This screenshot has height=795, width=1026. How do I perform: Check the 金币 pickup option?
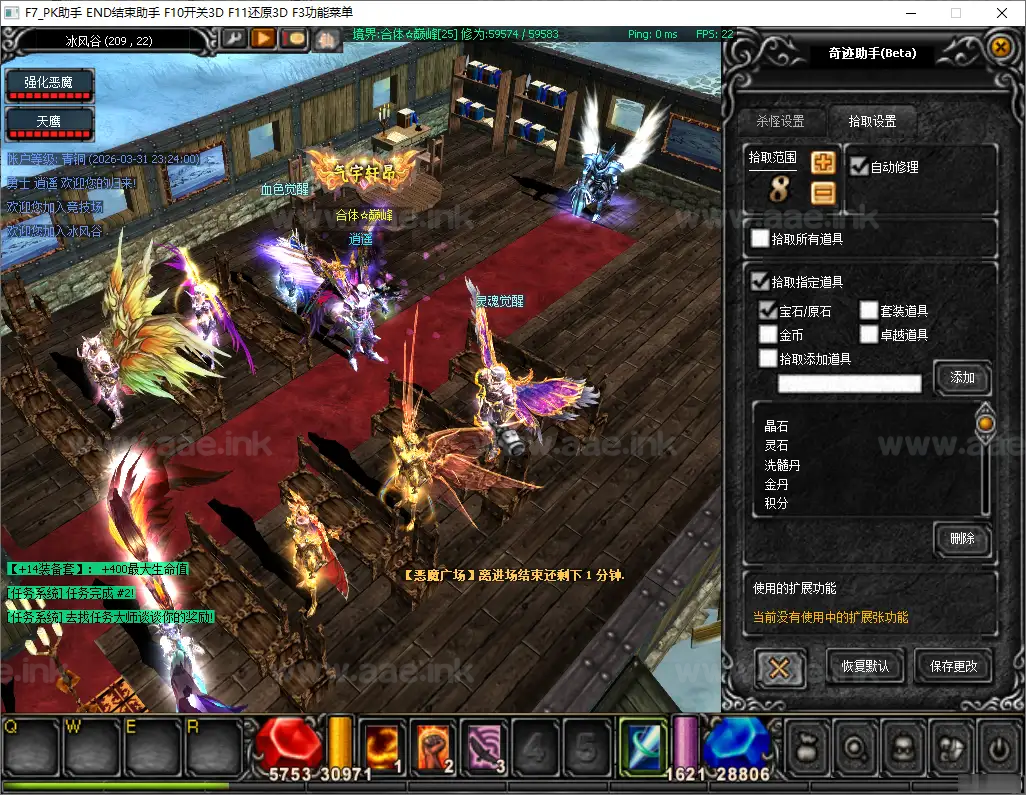(768, 334)
